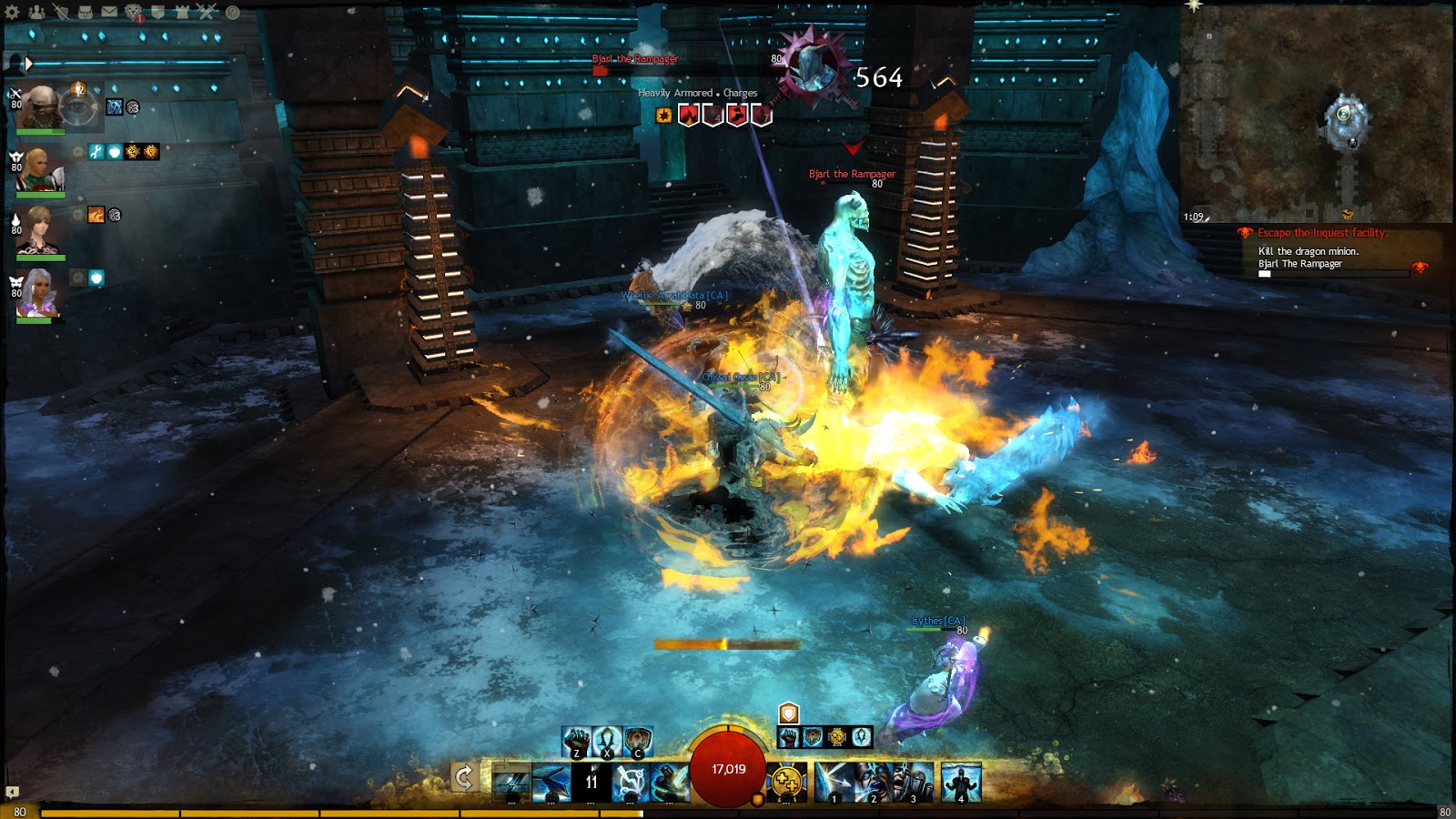Activate the shouting face skill in slot 2

(x=875, y=782)
